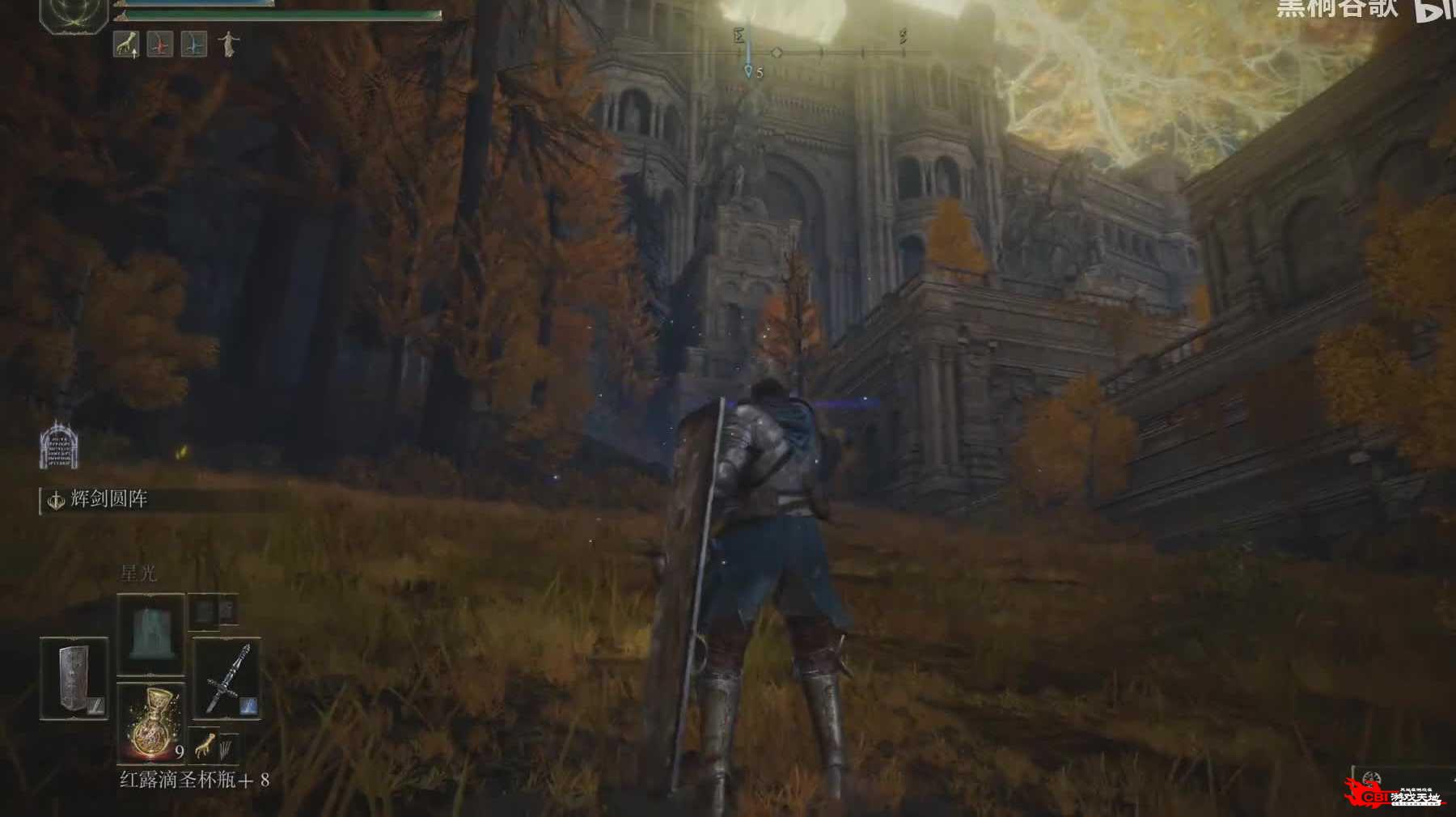Click the golden claw pouch item icon
The height and width of the screenshot is (817, 1456).
click(x=205, y=744)
